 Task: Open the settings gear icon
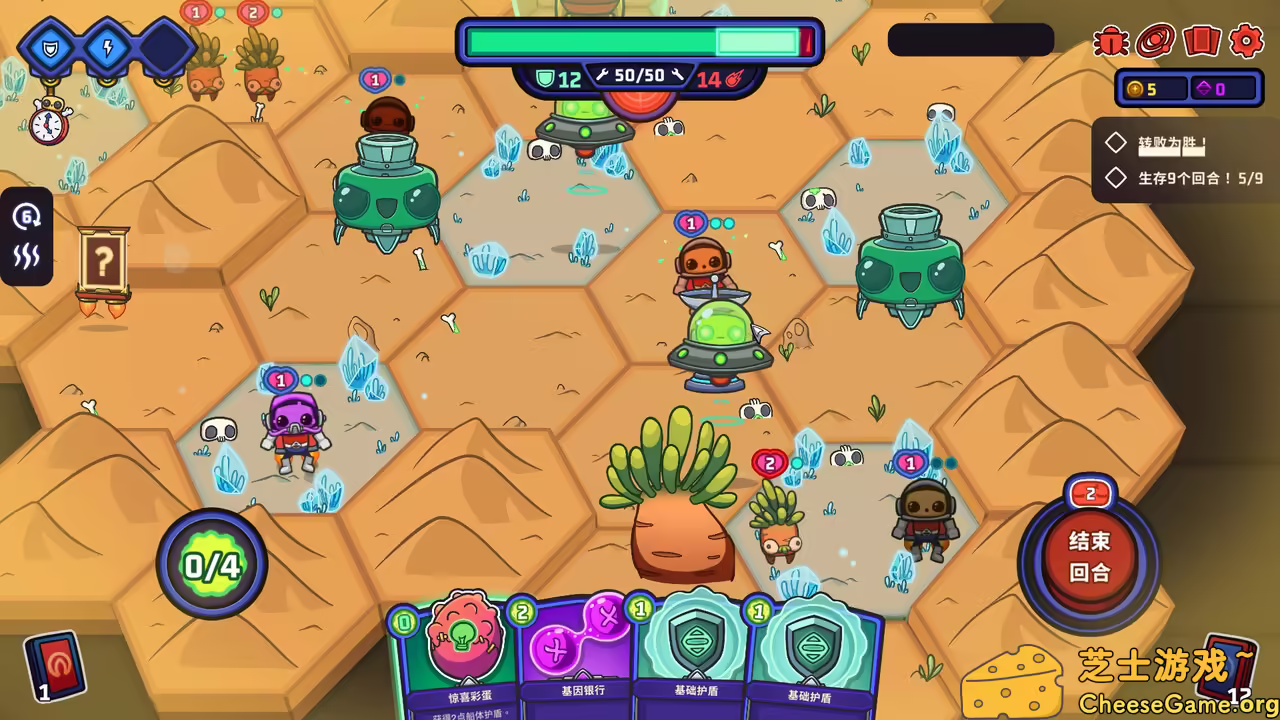point(1245,42)
